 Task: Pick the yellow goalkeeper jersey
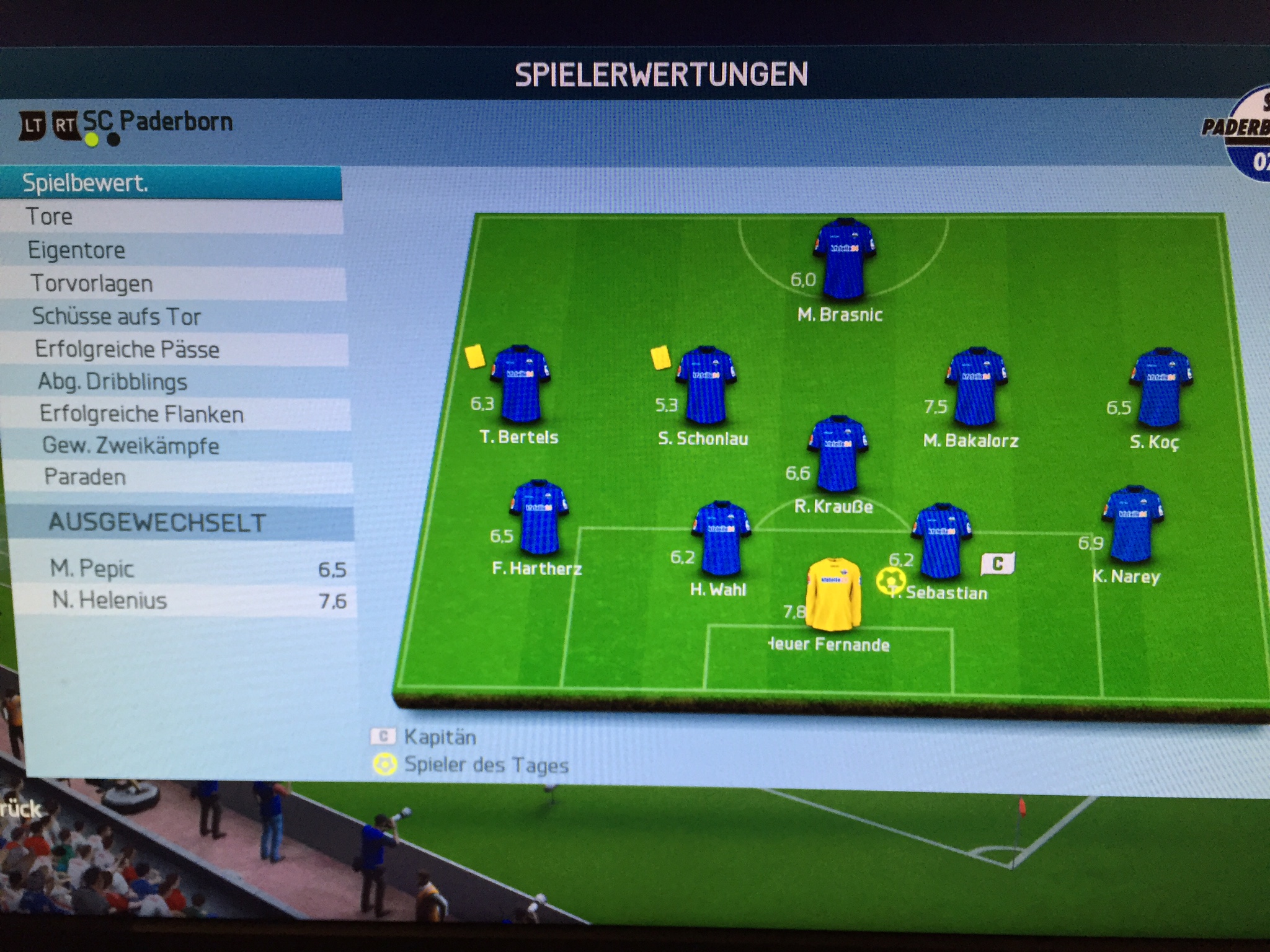tap(833, 594)
